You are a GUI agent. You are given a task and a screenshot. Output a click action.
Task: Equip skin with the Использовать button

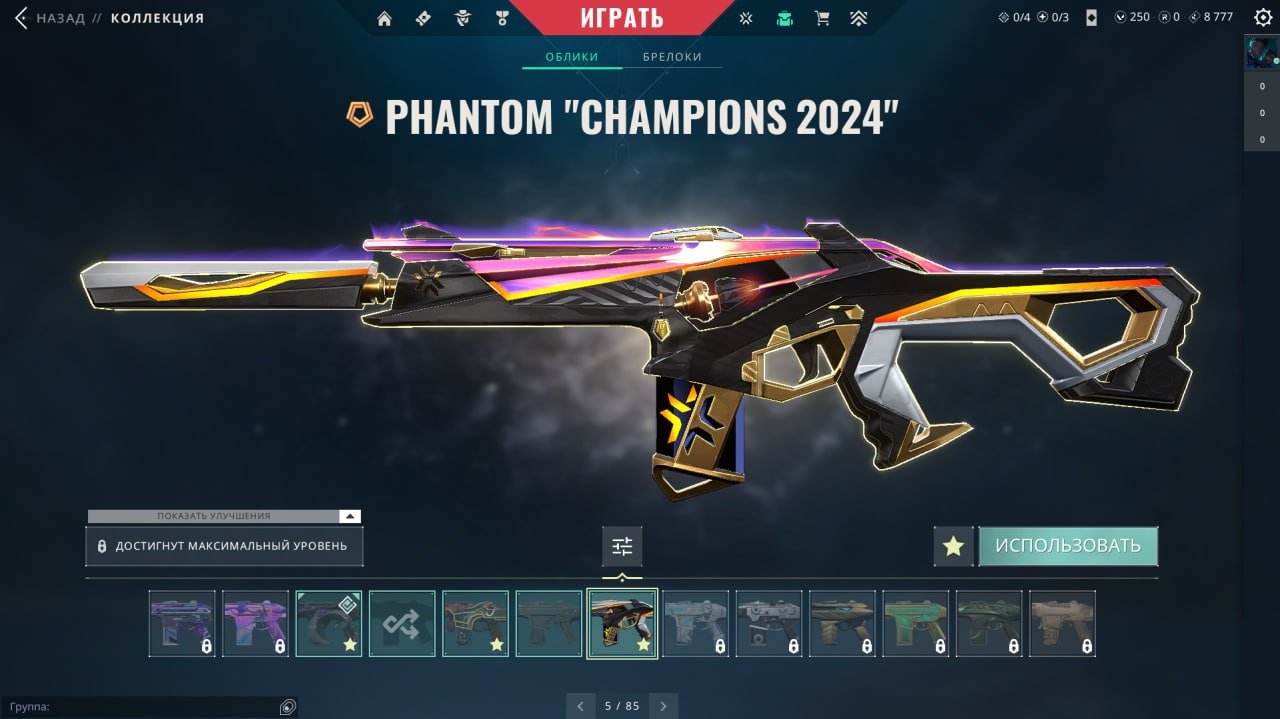(x=1067, y=546)
